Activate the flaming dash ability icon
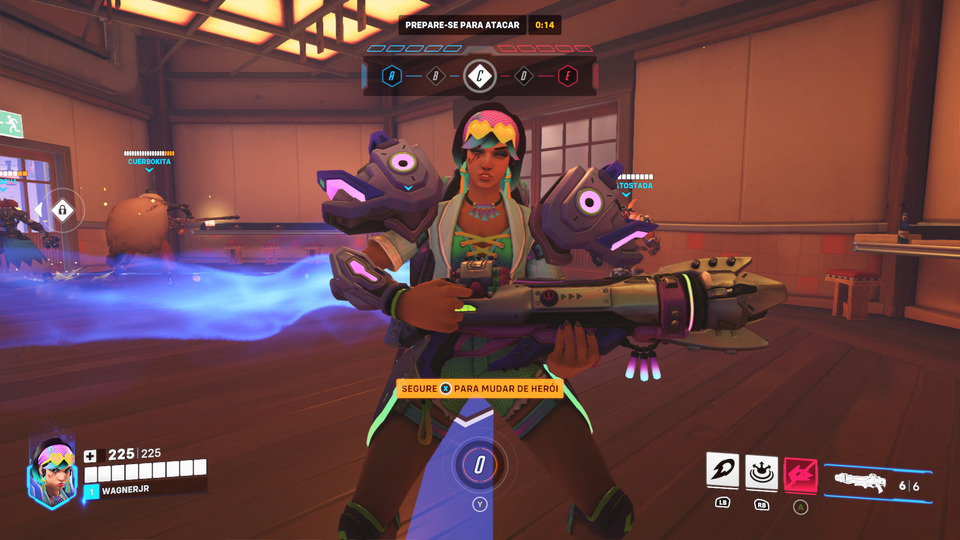 722,470
